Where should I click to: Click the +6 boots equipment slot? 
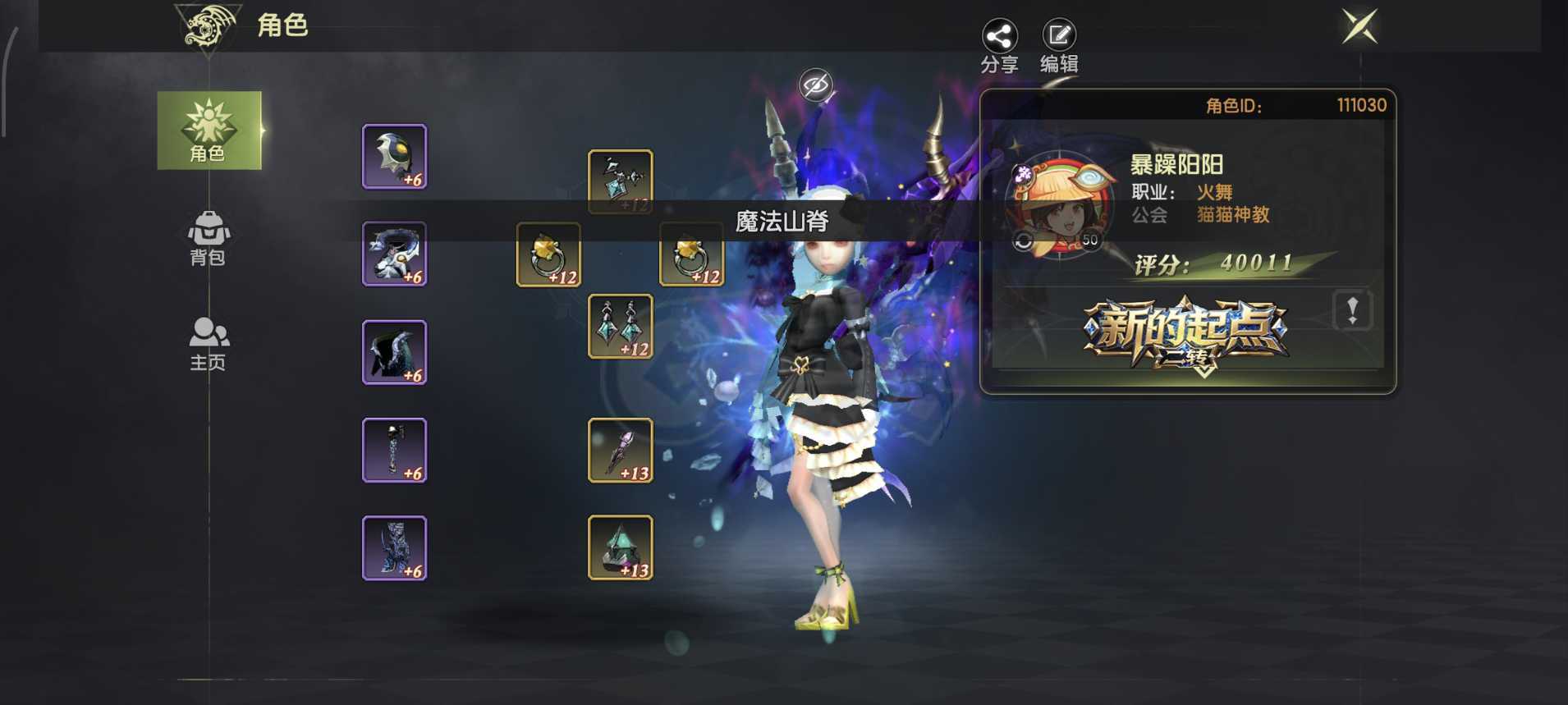pos(394,548)
